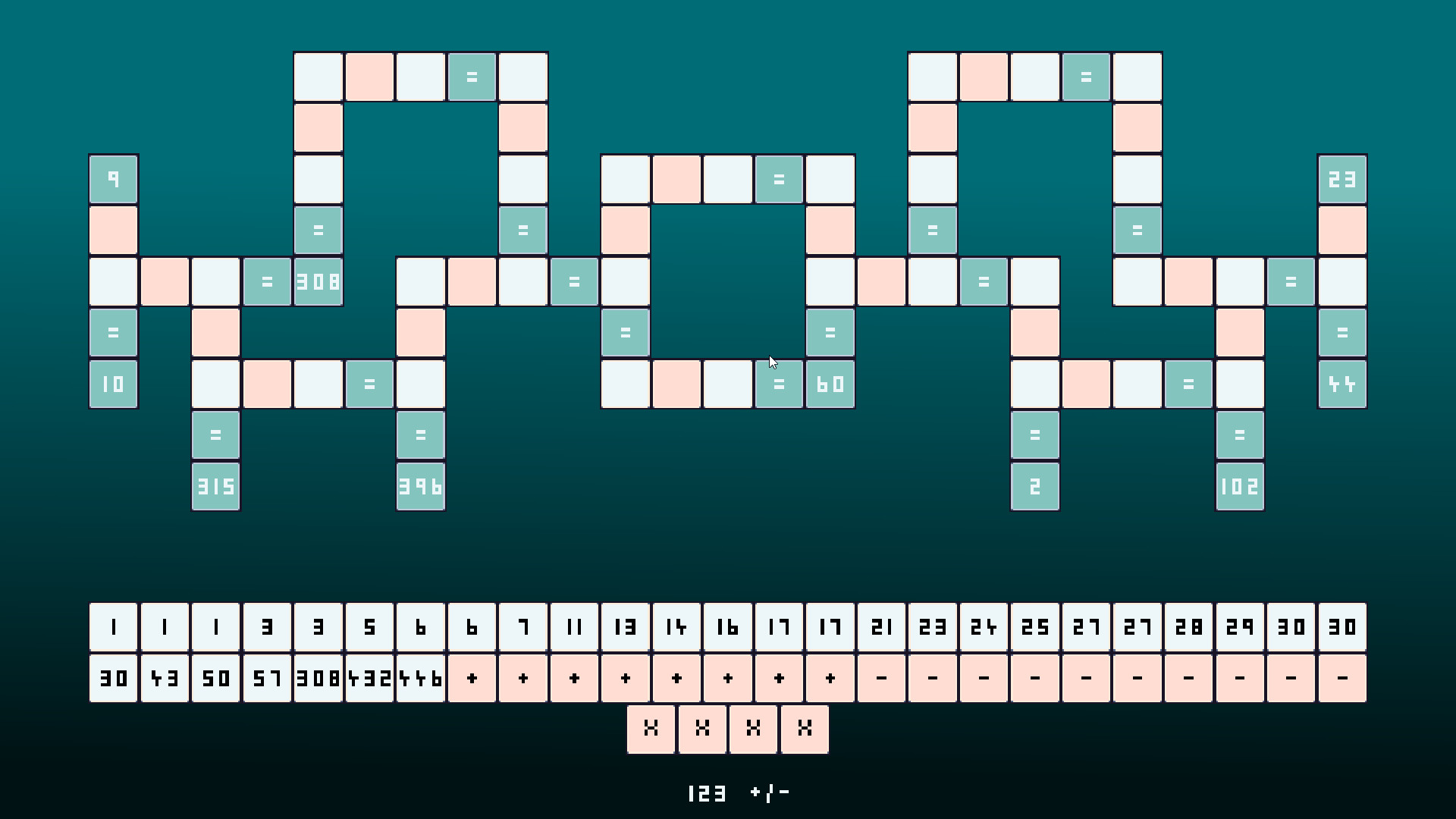Select the clue tile labeled 23
Viewport: 1456px width, 819px height.
pos(1342,179)
